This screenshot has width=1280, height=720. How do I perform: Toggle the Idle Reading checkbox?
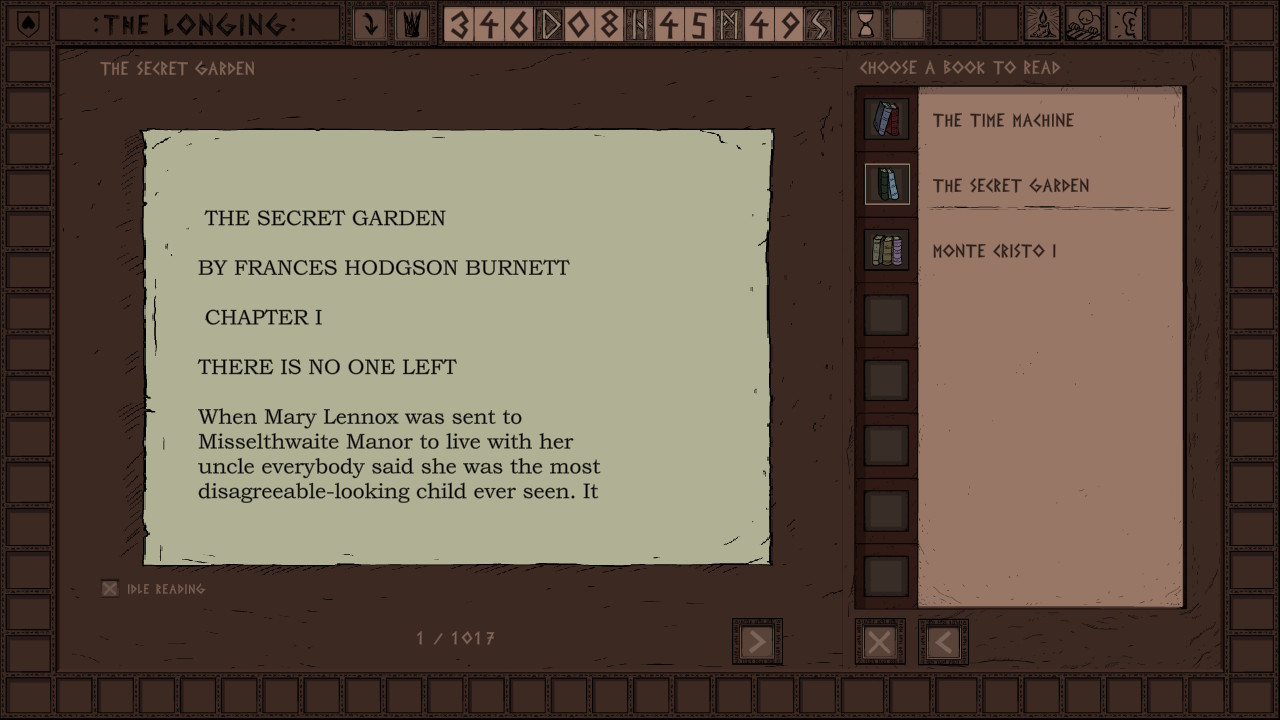coord(110,589)
